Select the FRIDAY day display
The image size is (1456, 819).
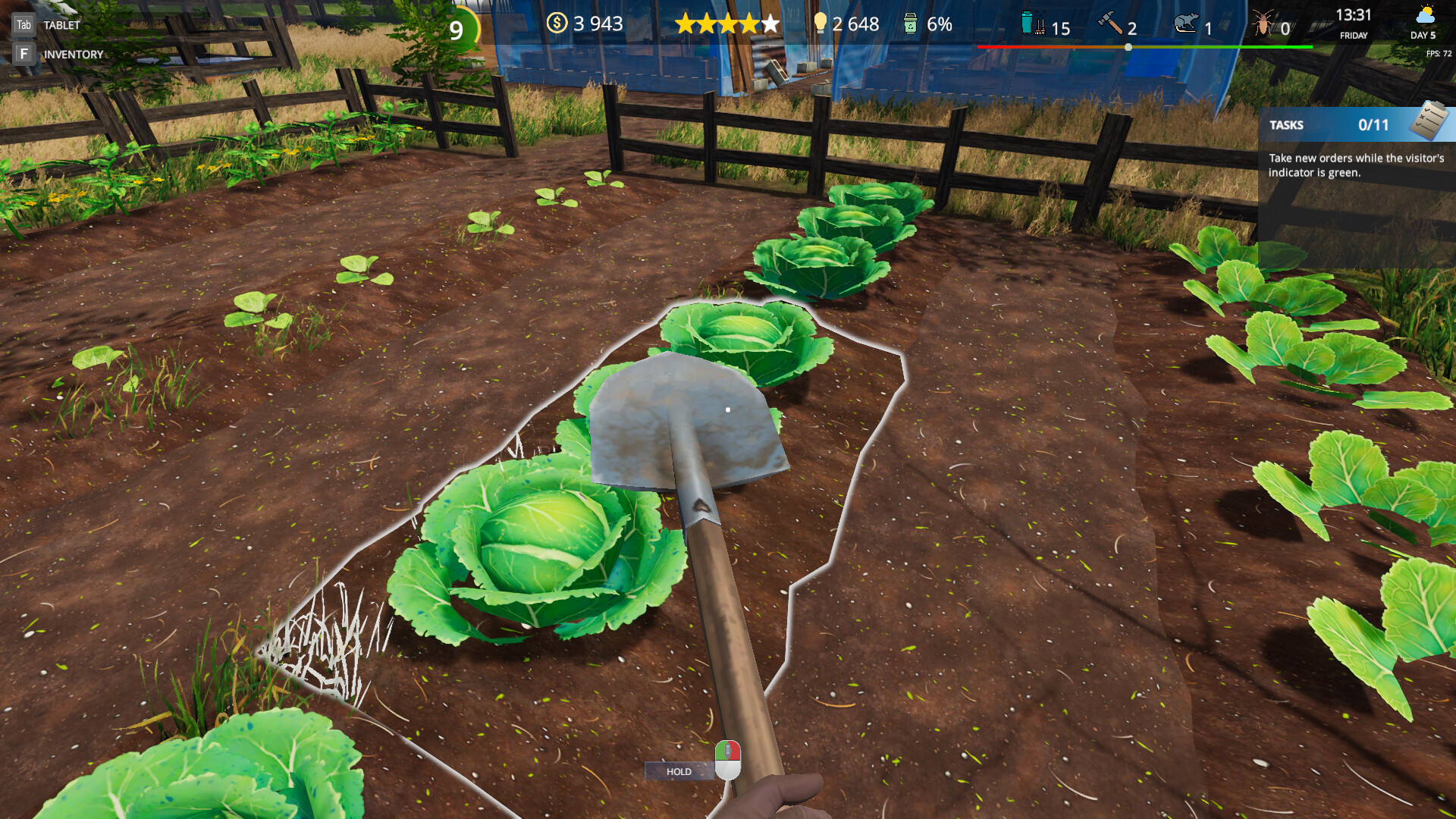[x=1353, y=36]
